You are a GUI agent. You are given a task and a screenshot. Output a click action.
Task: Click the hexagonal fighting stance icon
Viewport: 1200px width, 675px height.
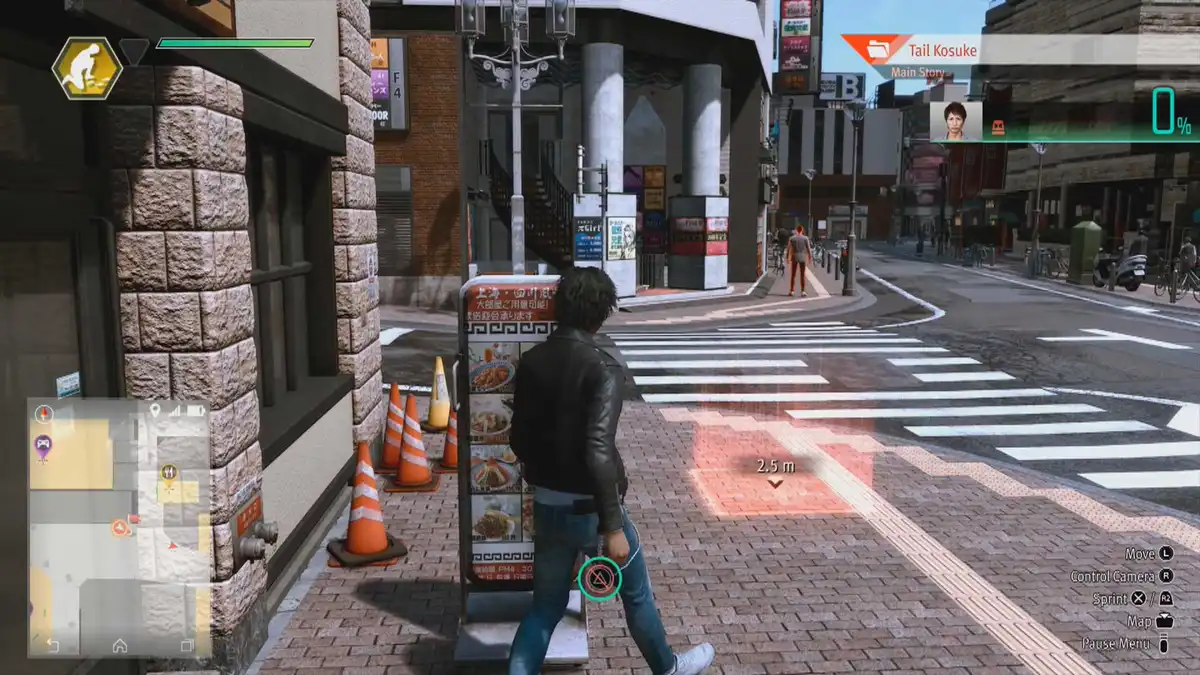87,68
